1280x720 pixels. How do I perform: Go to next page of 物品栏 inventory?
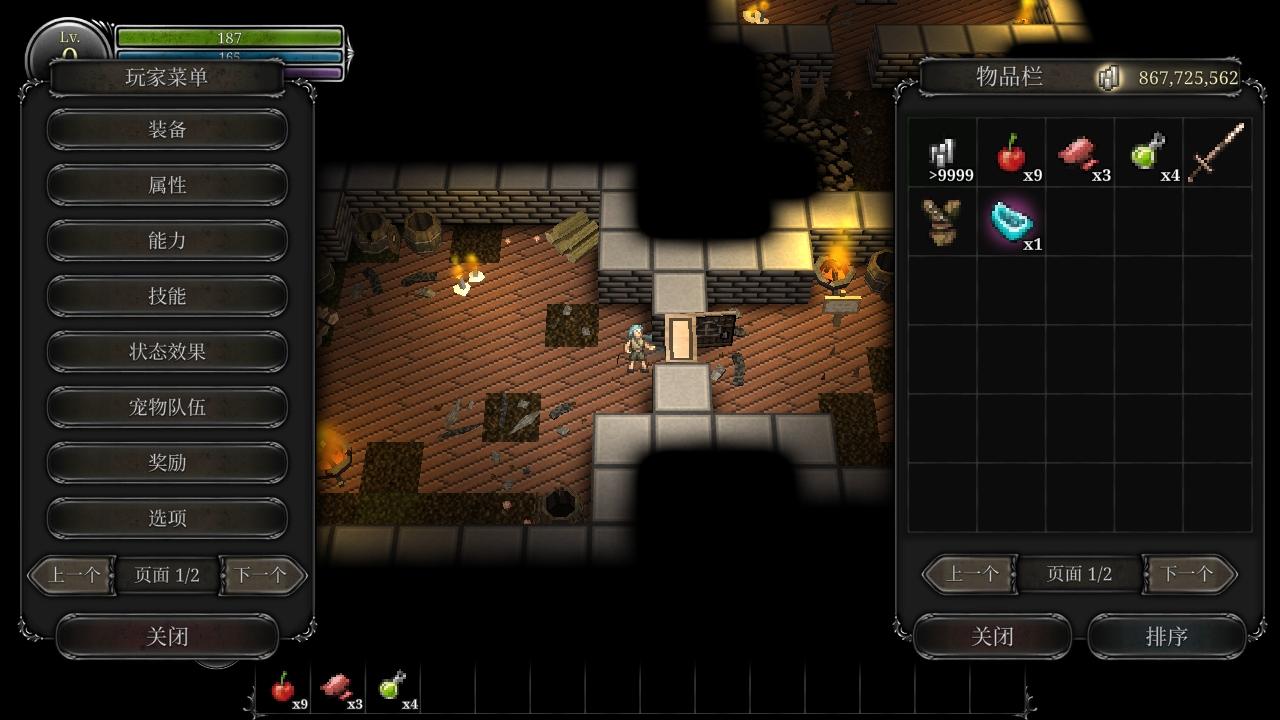[x=1188, y=574]
